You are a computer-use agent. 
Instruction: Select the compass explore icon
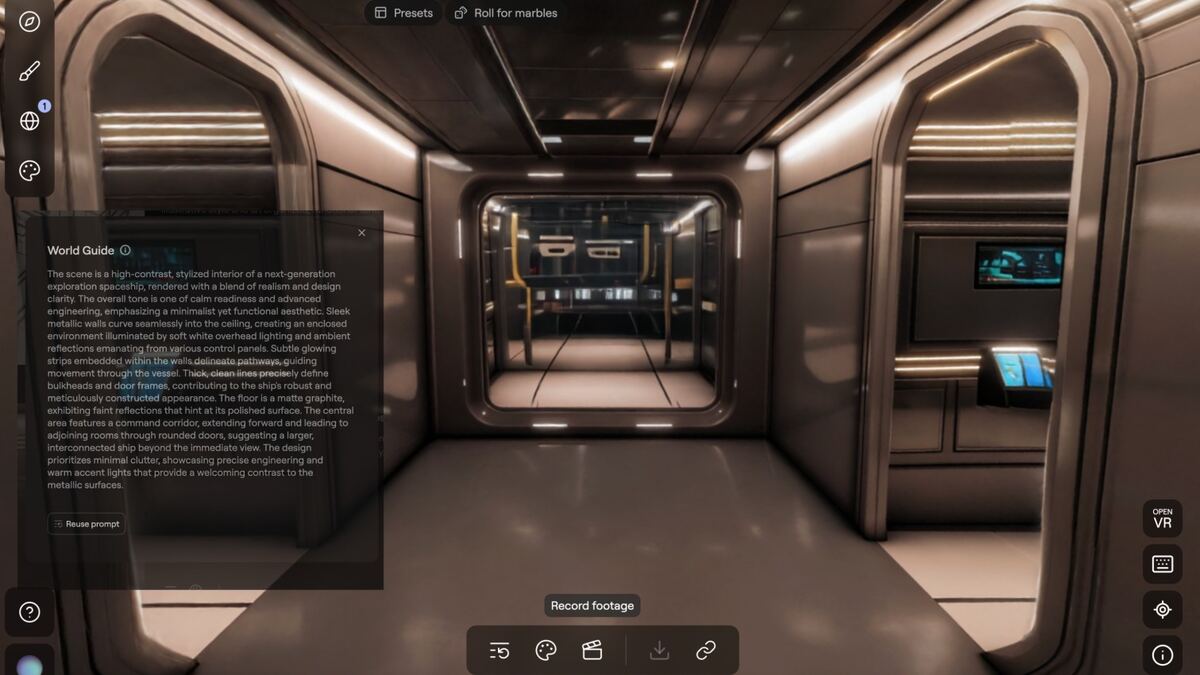point(30,20)
